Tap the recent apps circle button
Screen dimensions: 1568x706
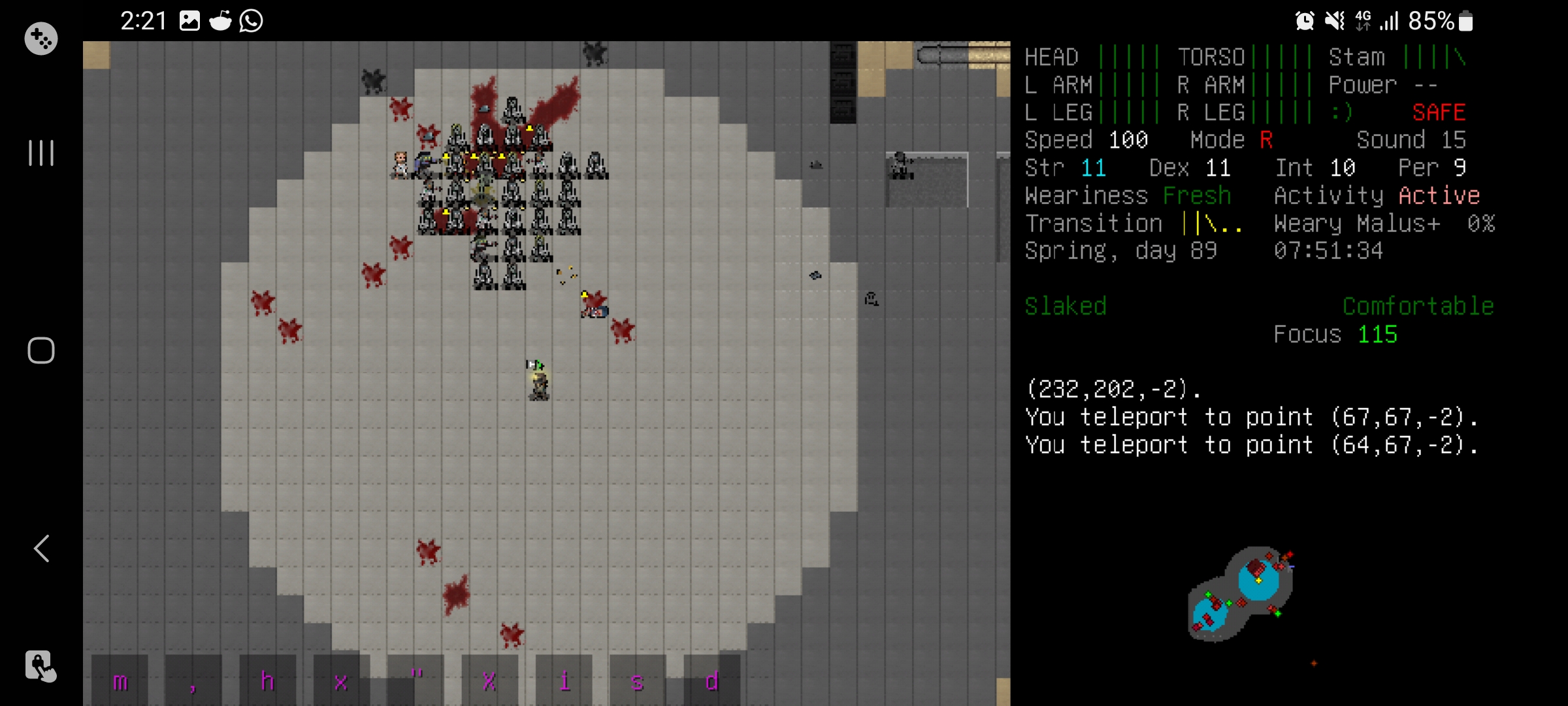tap(41, 350)
